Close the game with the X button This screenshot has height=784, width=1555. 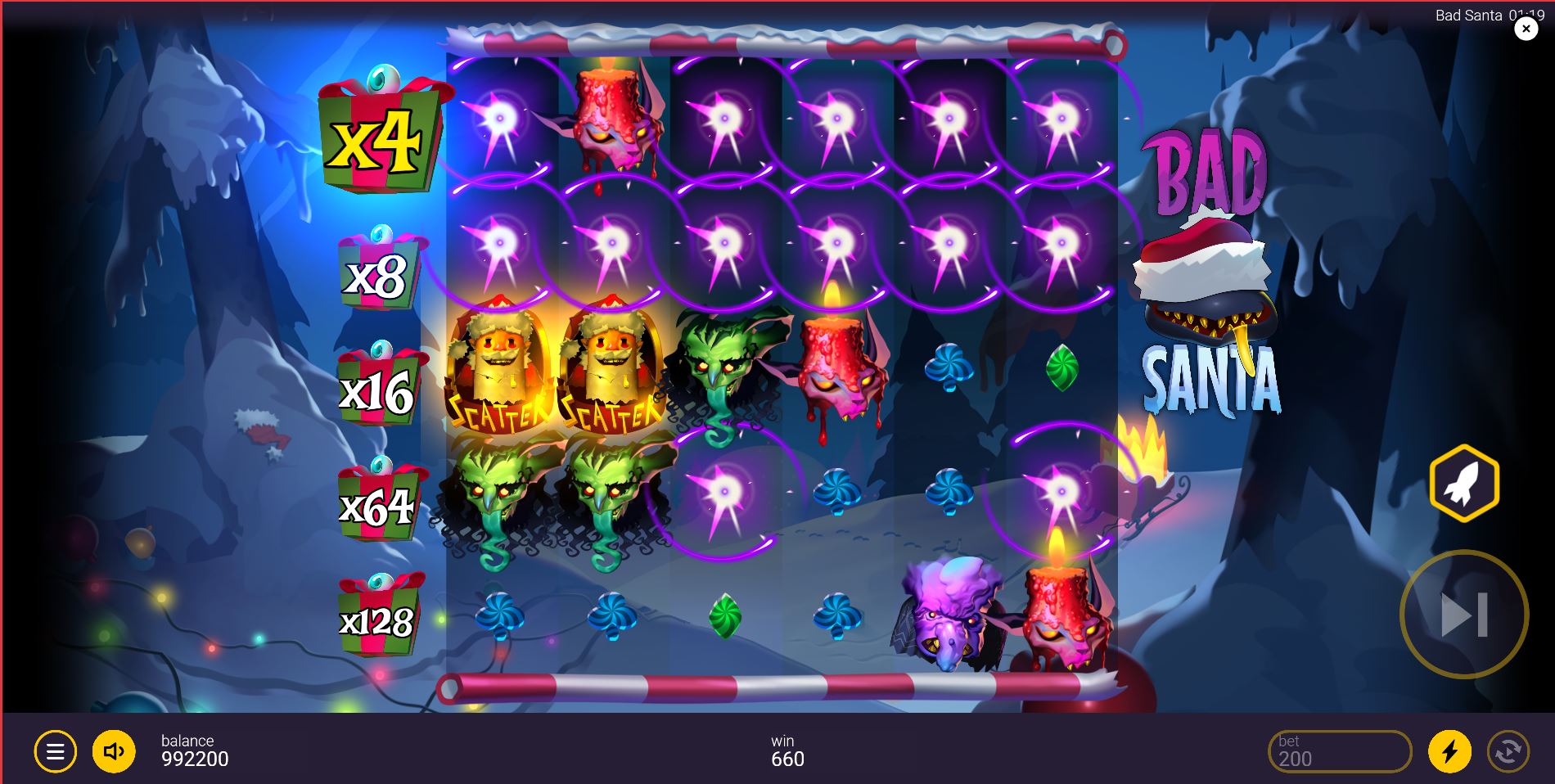1525,28
